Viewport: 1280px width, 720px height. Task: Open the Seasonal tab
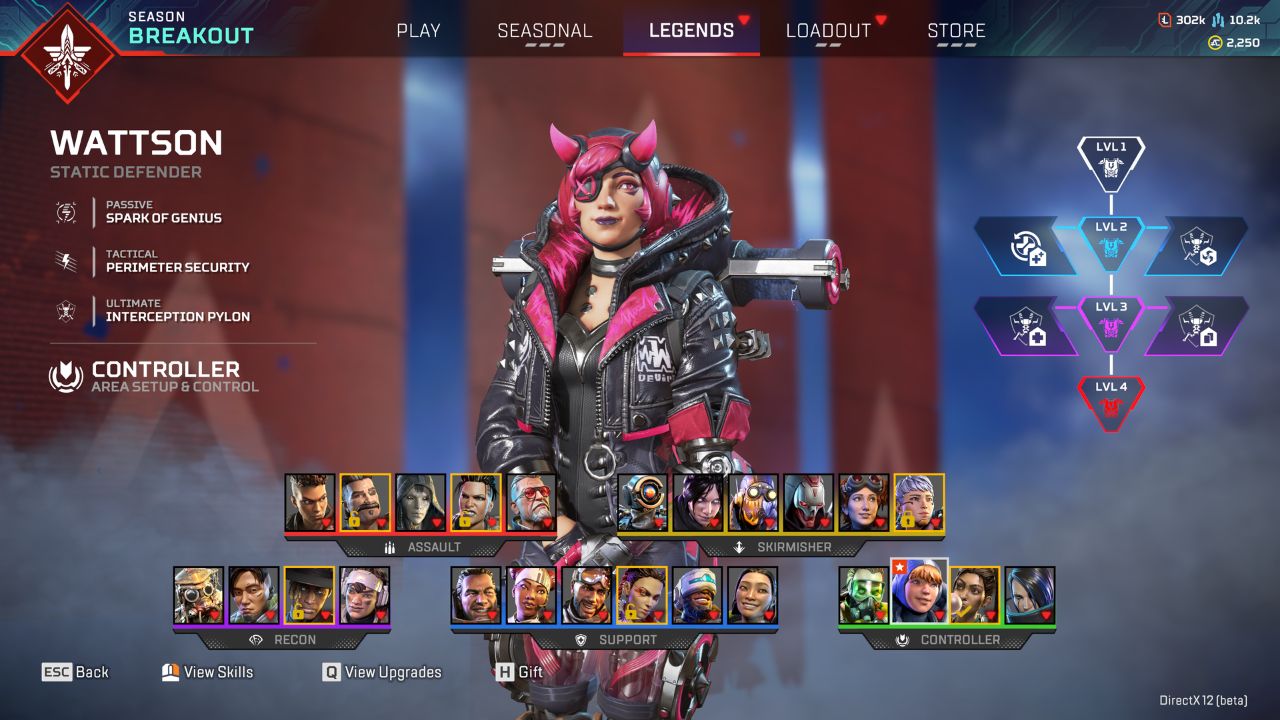click(544, 30)
